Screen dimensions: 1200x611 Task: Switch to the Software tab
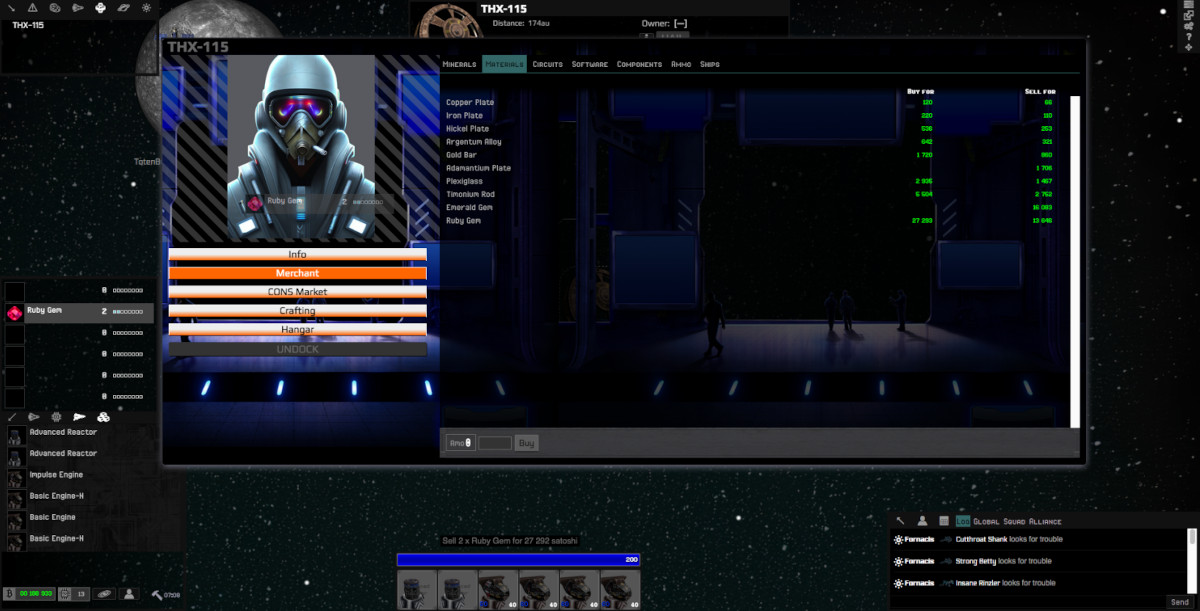[x=589, y=64]
